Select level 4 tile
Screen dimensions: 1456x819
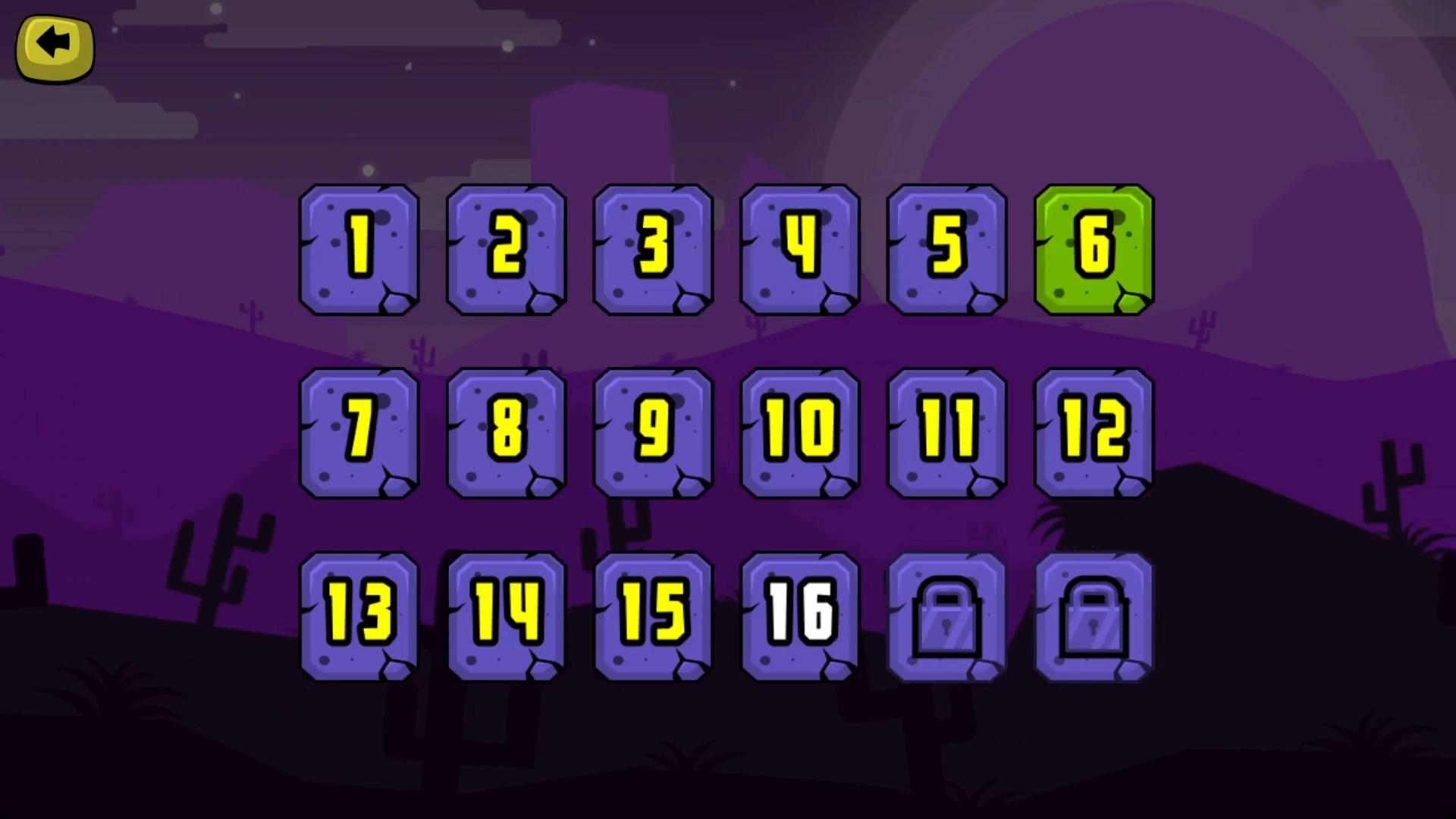pyautogui.click(x=799, y=250)
